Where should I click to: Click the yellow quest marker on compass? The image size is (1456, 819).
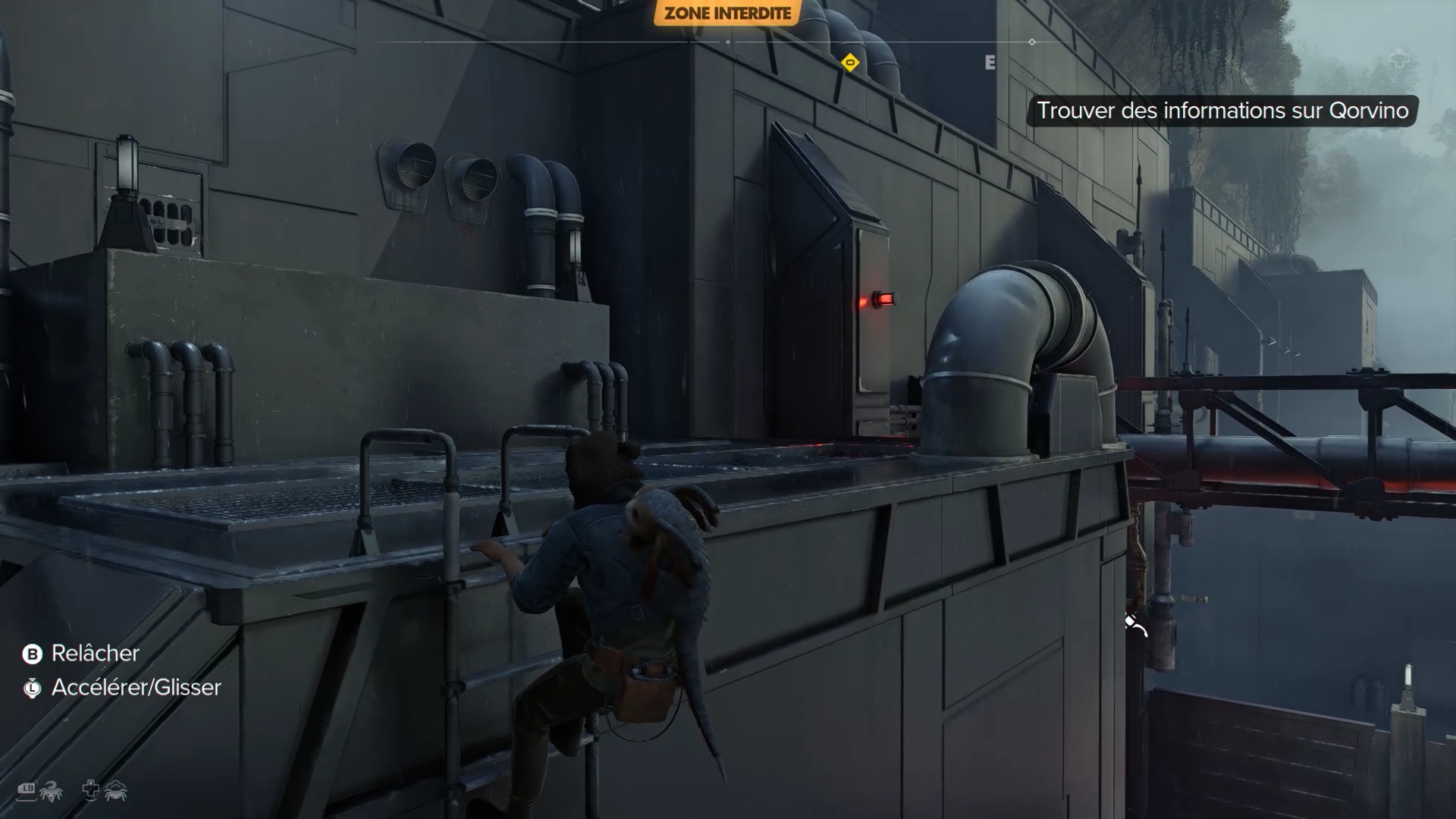coord(850,63)
